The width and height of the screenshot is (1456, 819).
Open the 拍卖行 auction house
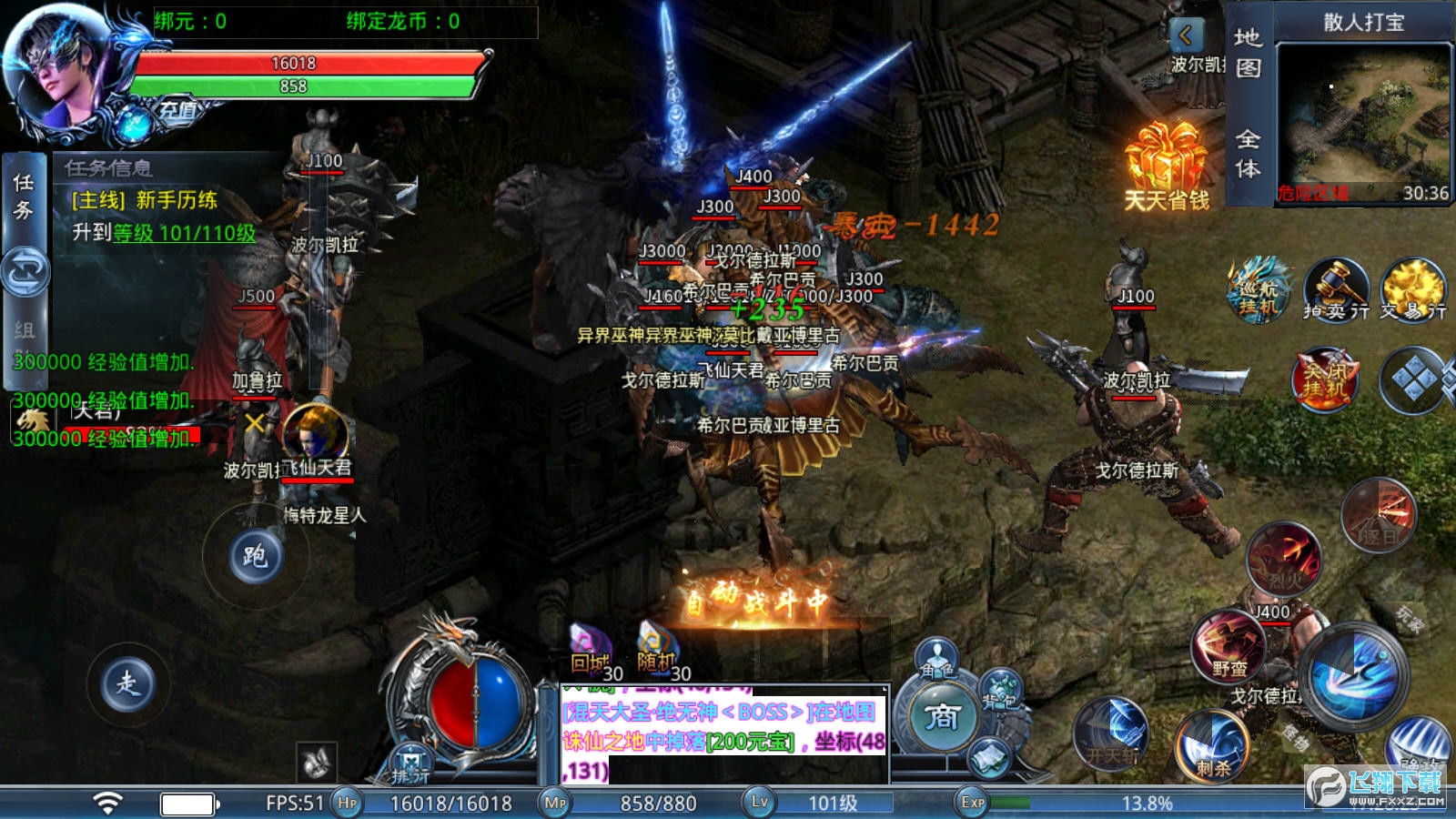[1335, 290]
